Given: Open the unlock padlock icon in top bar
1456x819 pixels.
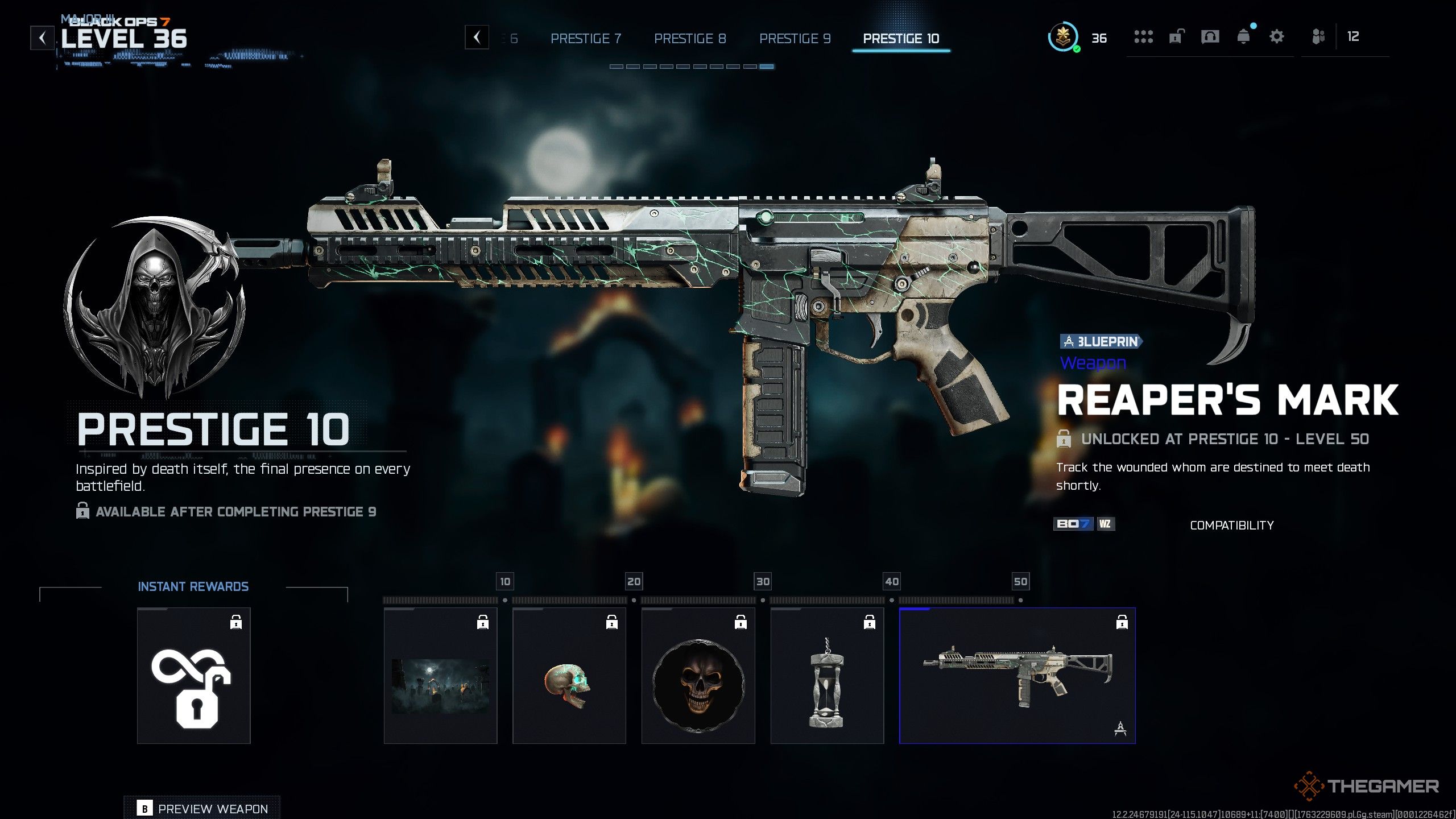Looking at the screenshot, I should (x=1176, y=37).
